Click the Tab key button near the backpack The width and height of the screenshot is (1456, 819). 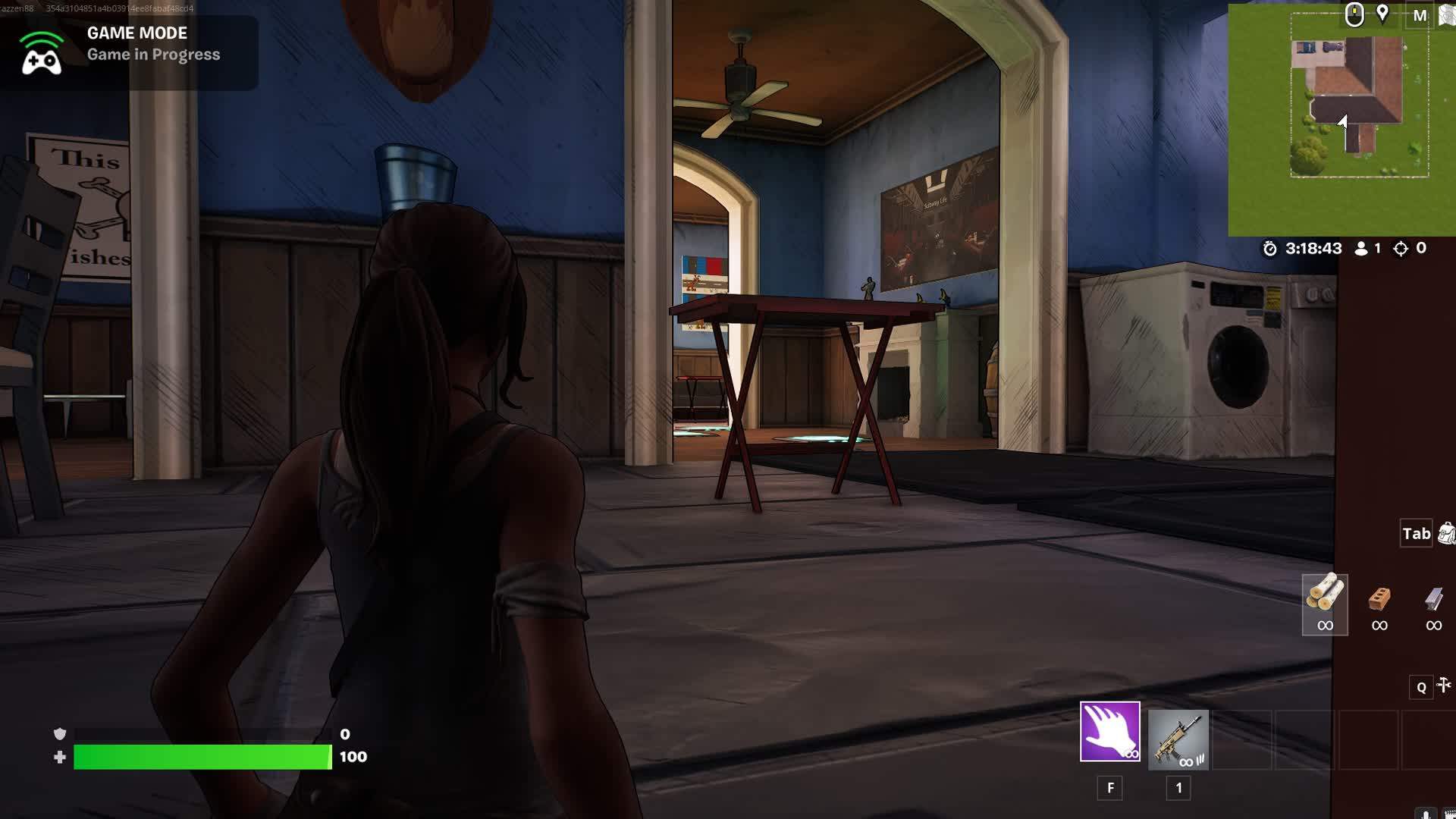tap(1415, 534)
